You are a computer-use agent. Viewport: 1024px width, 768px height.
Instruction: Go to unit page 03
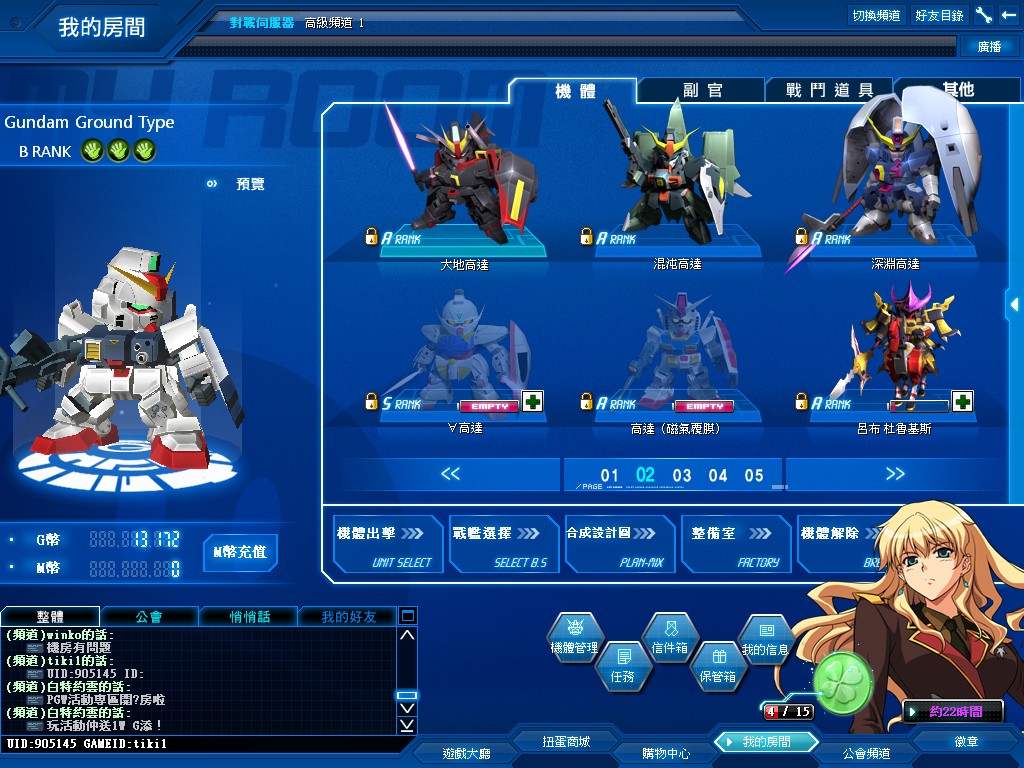682,475
